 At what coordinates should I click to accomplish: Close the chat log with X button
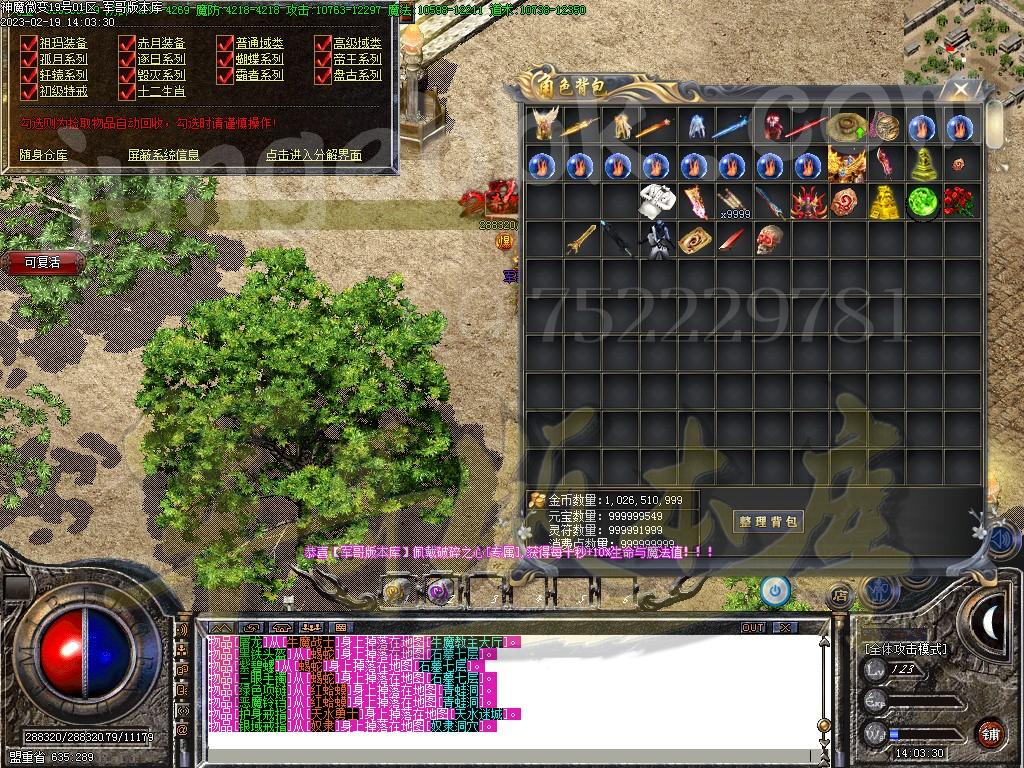tap(784, 627)
